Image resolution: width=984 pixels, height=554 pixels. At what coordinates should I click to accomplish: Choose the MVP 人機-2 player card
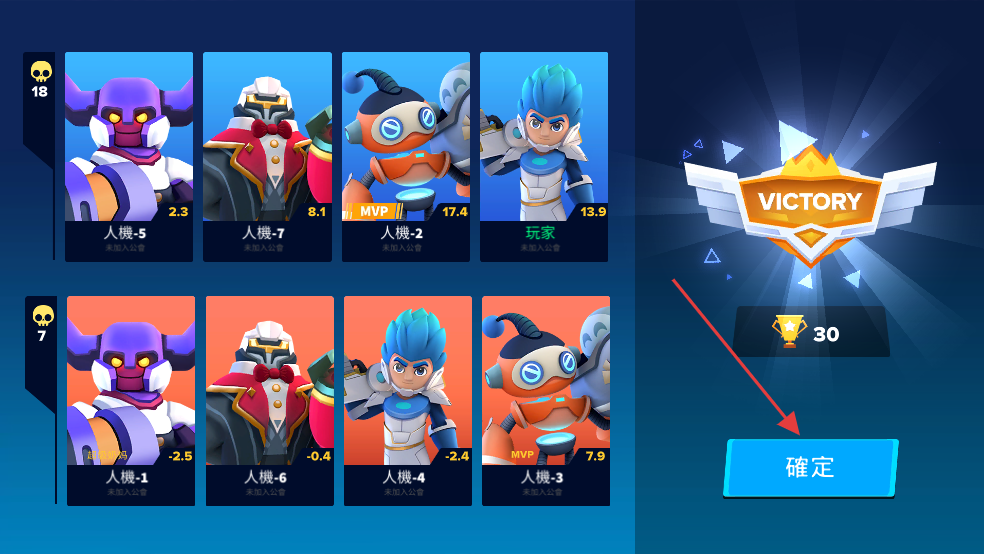(406, 157)
